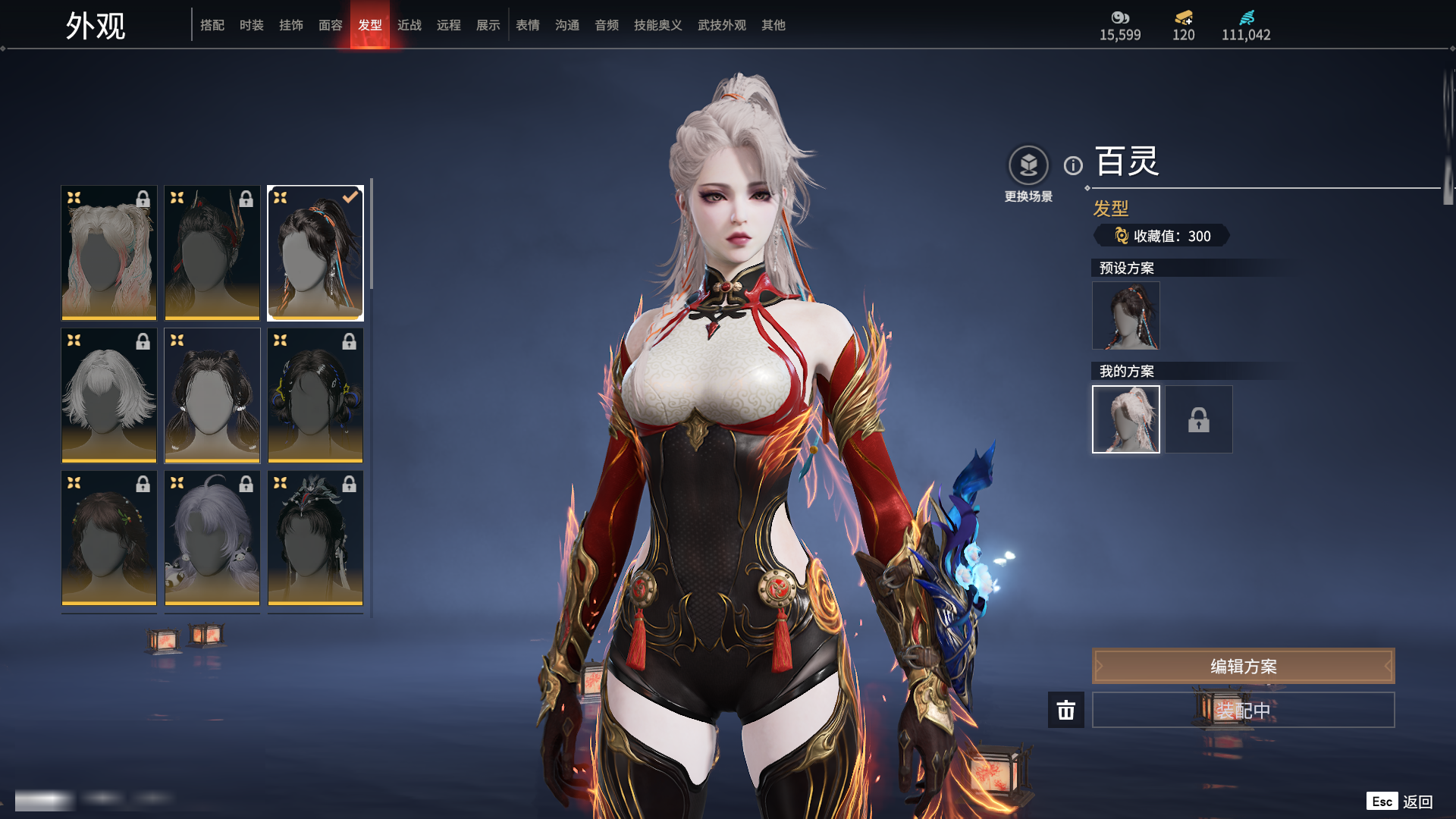The image size is (1456, 819).
Task: Open the 挂饰 tab
Action: point(290,25)
